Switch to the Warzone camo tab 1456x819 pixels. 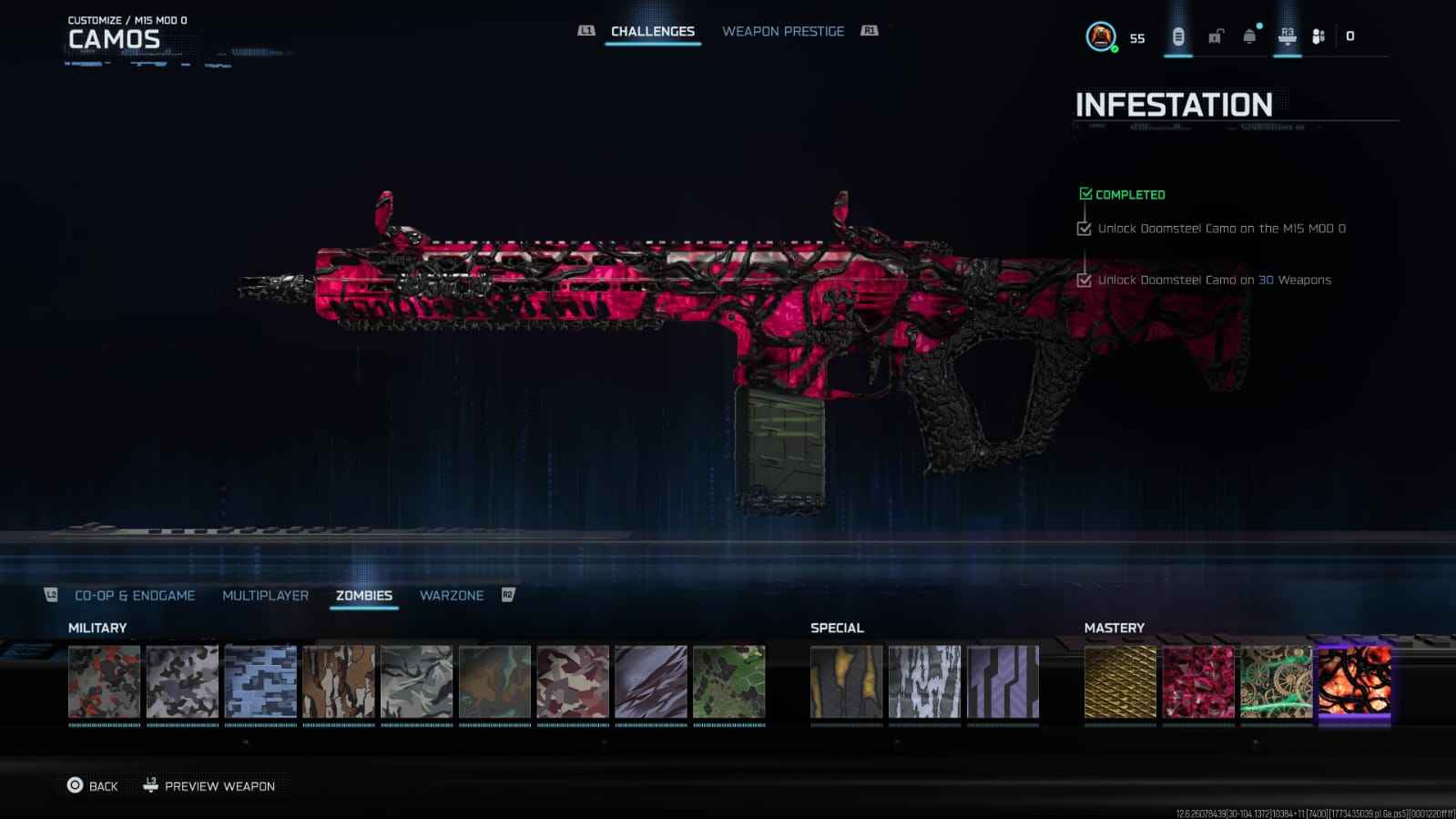453,595
